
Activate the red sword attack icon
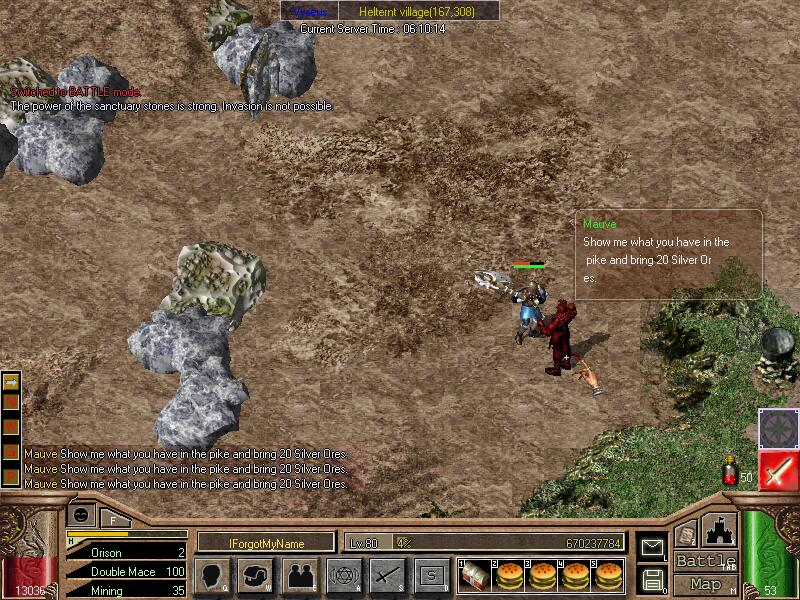coord(777,470)
